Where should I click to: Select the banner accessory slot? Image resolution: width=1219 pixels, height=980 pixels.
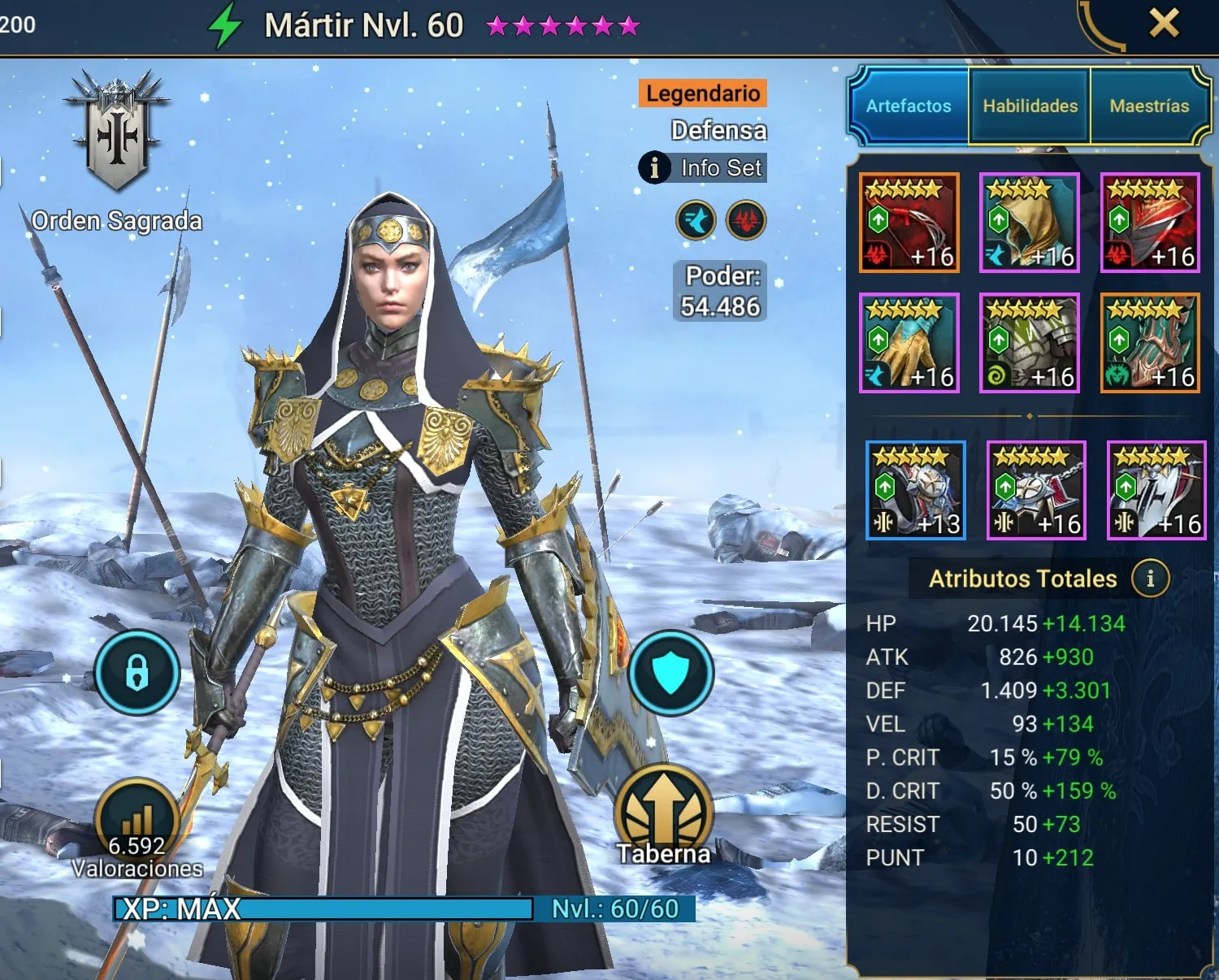1156,490
